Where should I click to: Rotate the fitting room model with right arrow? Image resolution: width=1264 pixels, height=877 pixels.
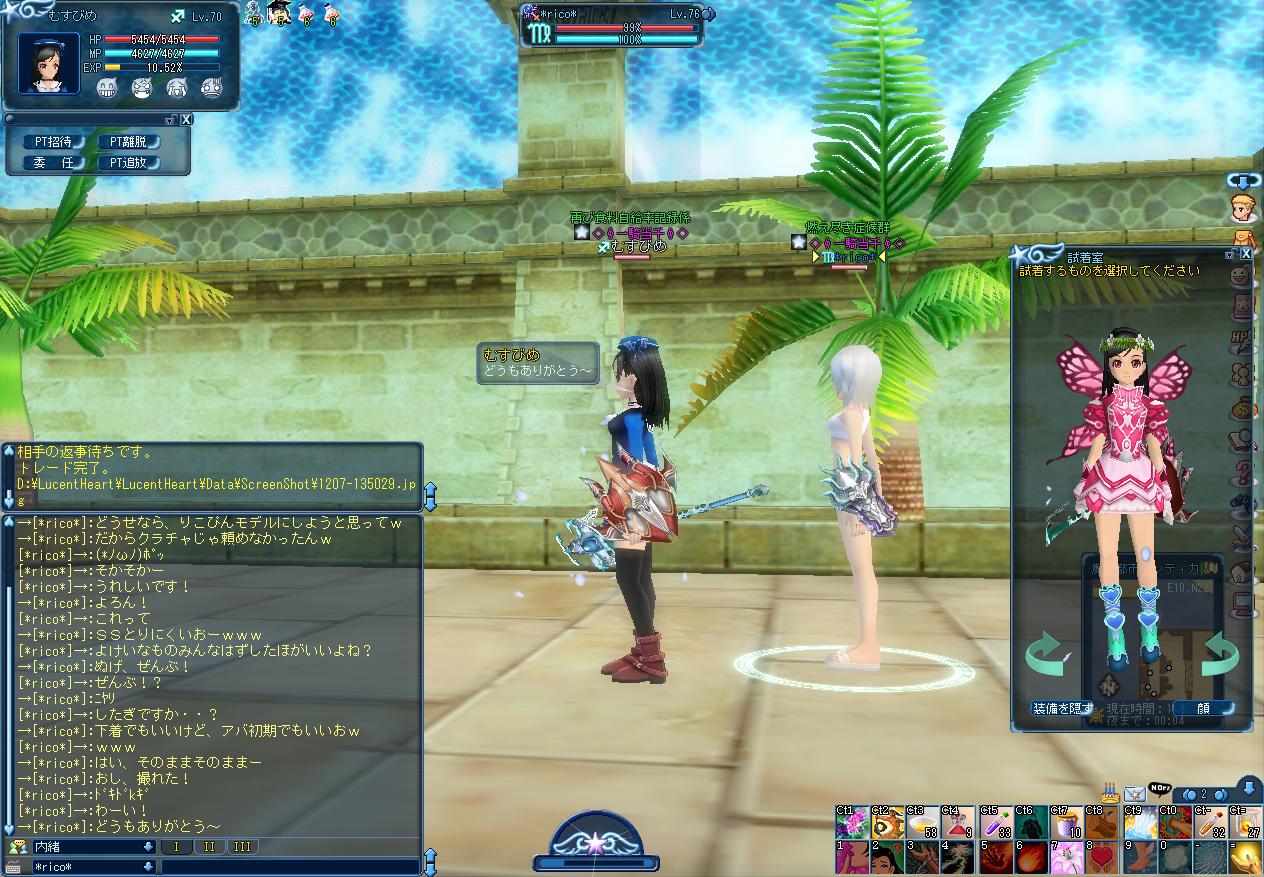click(1220, 654)
